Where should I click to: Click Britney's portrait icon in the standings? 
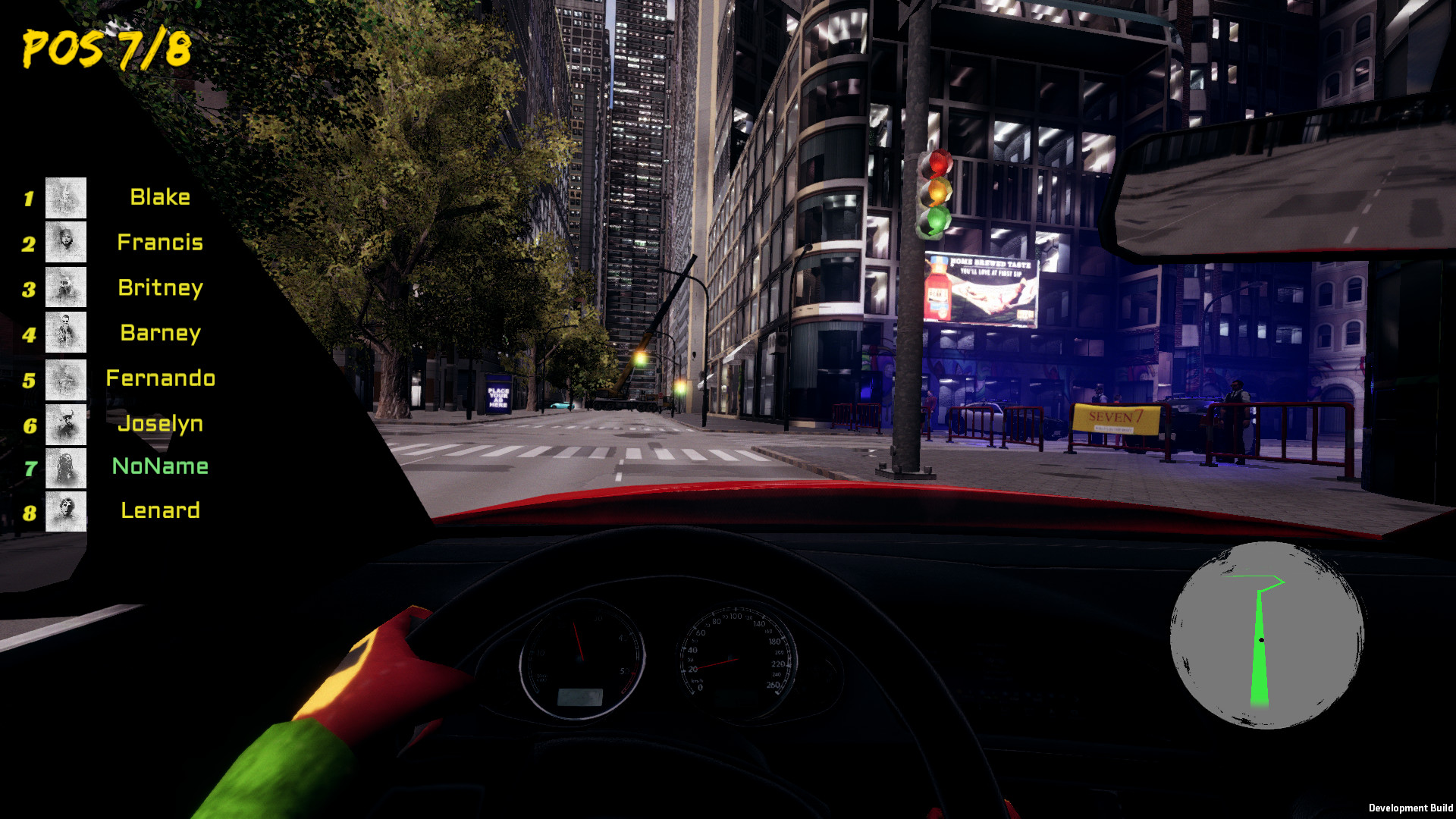pyautogui.click(x=65, y=287)
